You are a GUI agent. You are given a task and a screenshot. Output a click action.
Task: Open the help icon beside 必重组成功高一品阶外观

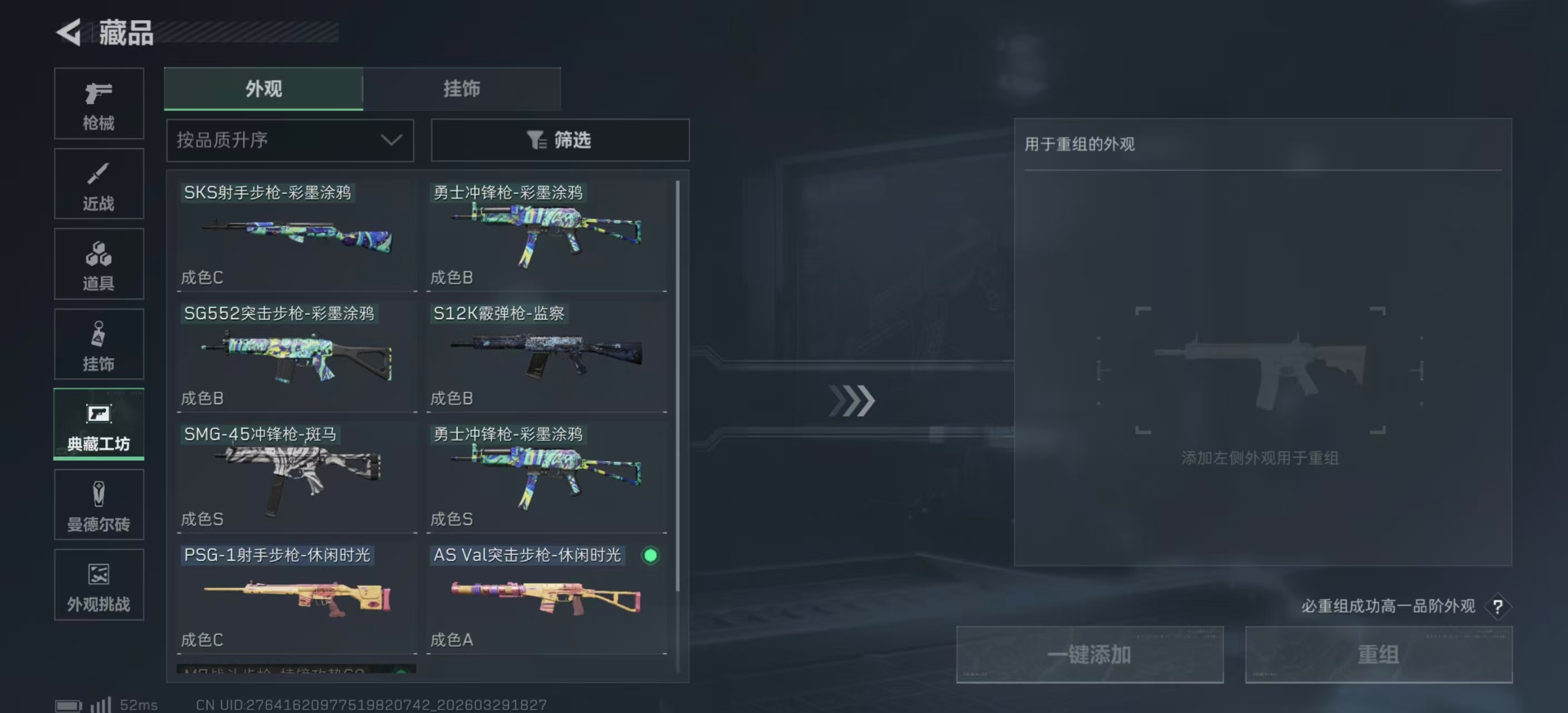click(1498, 607)
